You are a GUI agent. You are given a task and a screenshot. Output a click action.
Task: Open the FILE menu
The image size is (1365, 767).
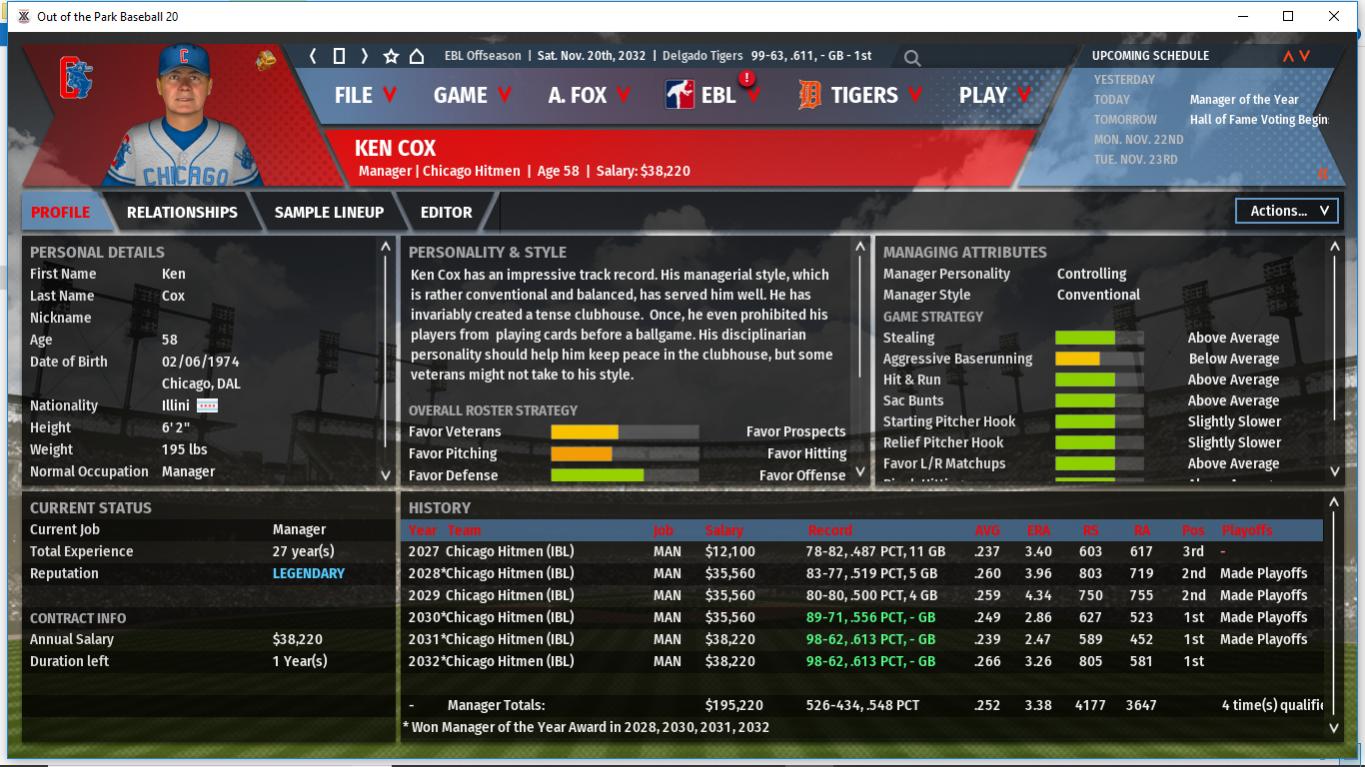[365, 95]
